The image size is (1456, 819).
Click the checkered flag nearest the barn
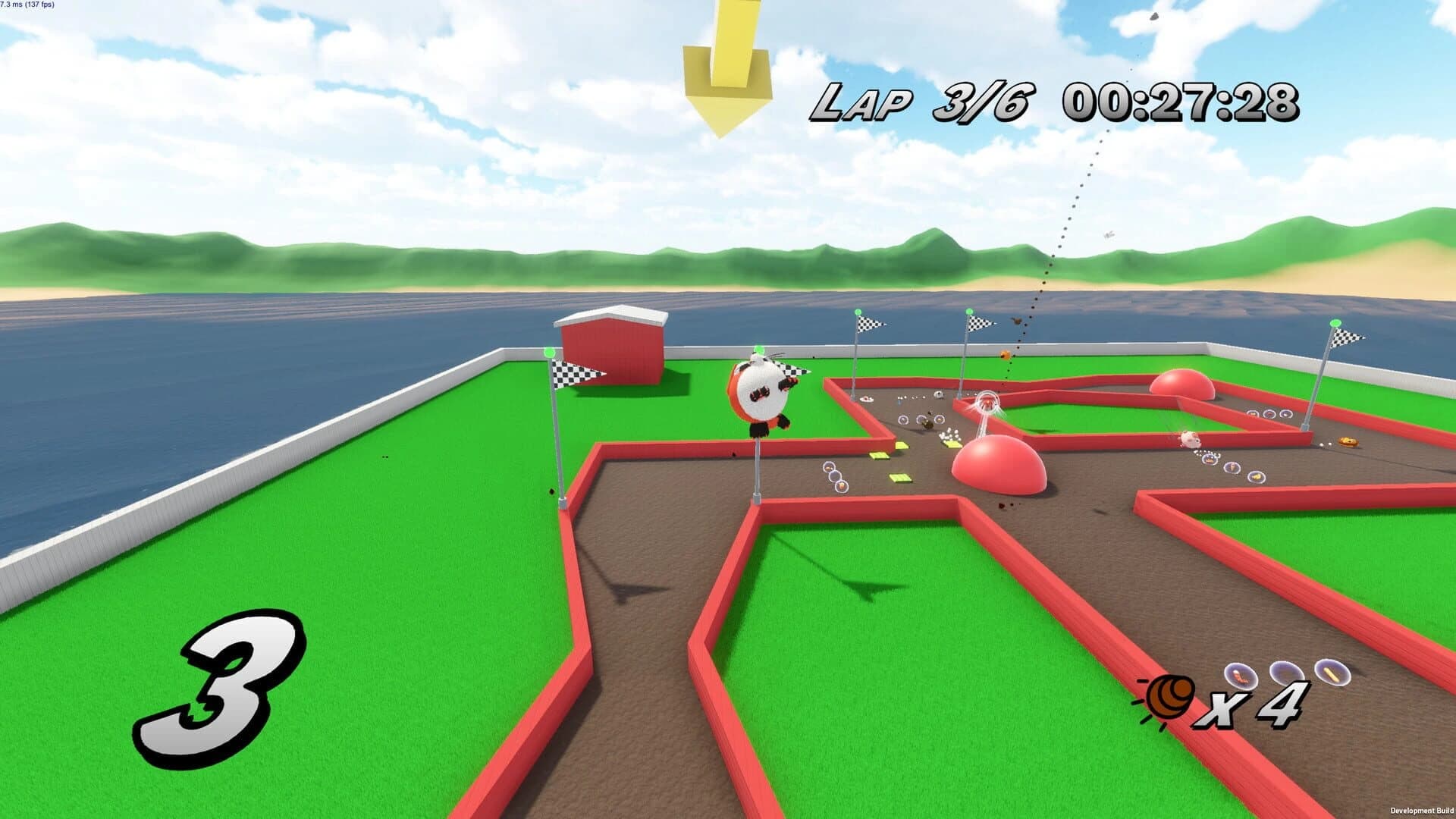(x=580, y=373)
